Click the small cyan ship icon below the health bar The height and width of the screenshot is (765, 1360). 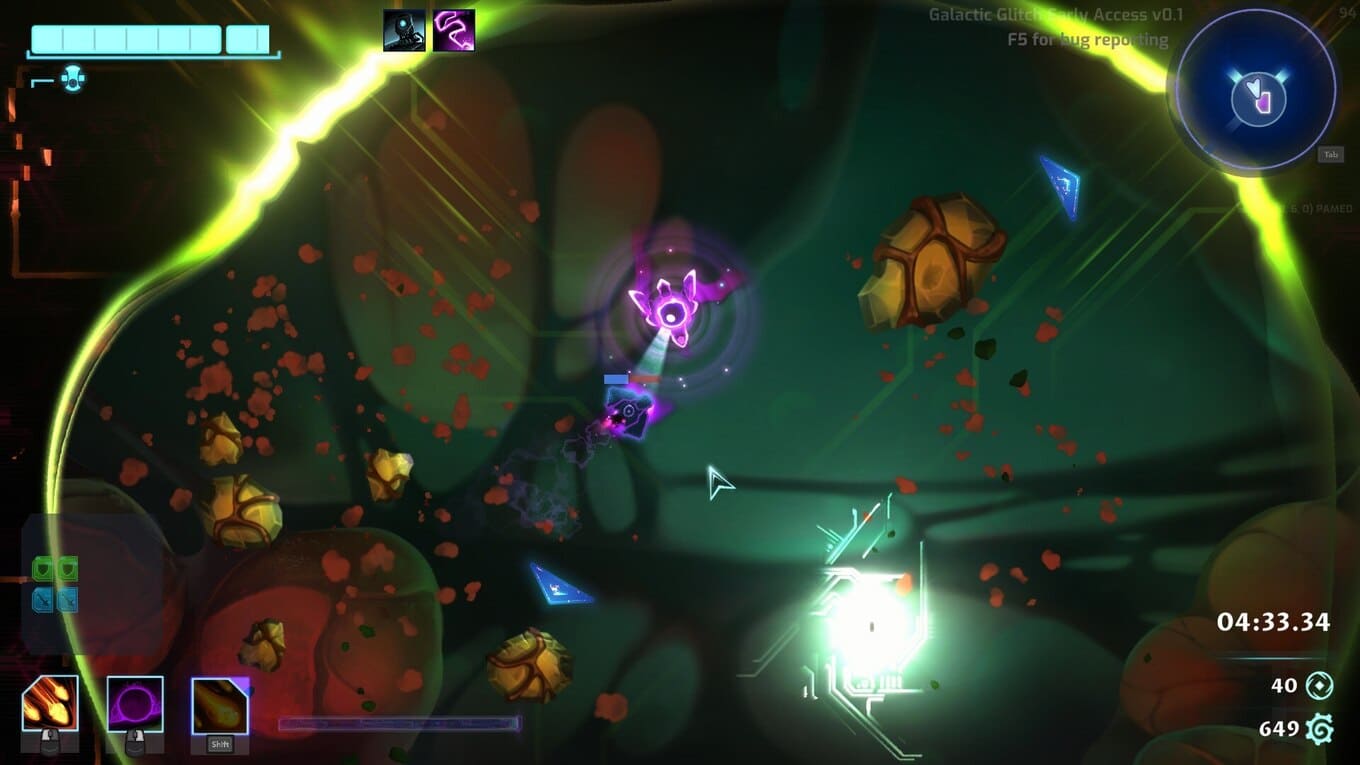pyautogui.click(x=72, y=79)
